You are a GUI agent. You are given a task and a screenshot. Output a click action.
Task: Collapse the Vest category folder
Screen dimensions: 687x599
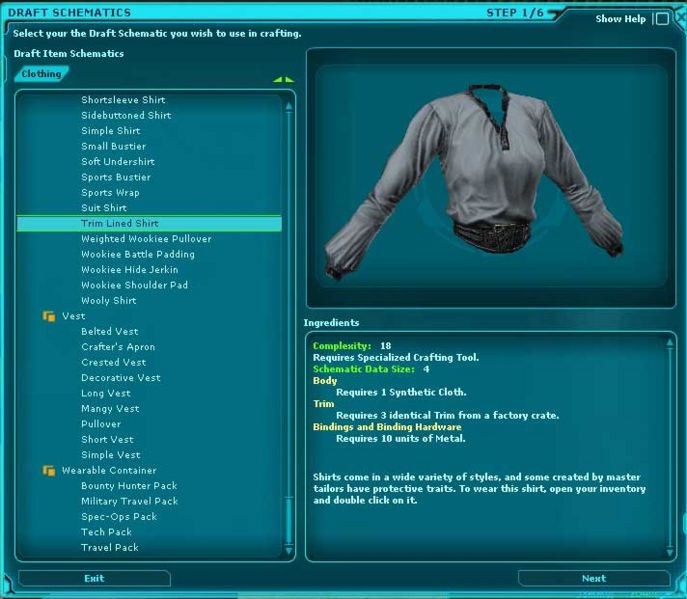pos(48,316)
